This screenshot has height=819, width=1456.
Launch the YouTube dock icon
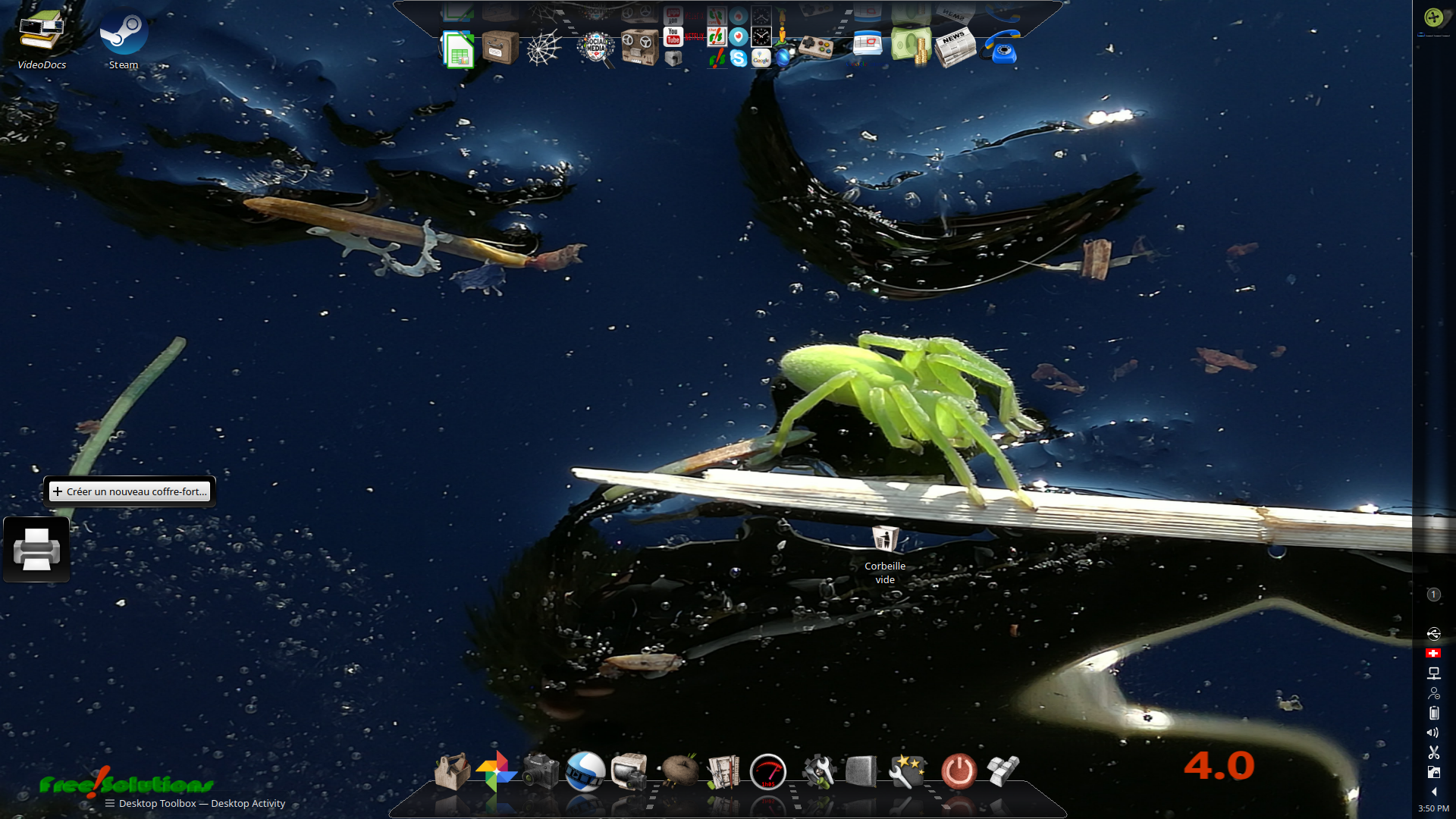pyautogui.click(x=673, y=36)
